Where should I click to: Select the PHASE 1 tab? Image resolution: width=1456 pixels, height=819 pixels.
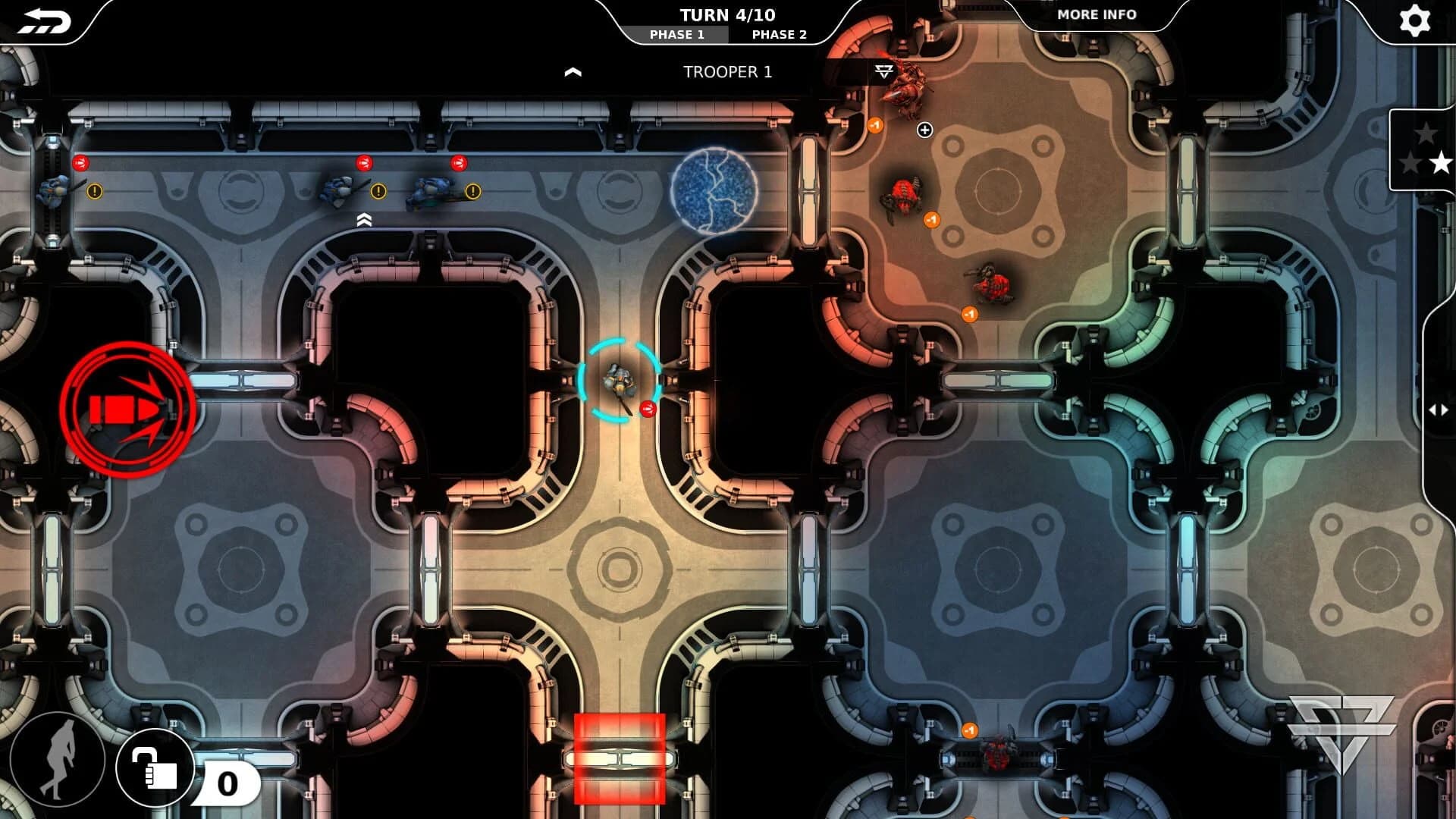(679, 33)
